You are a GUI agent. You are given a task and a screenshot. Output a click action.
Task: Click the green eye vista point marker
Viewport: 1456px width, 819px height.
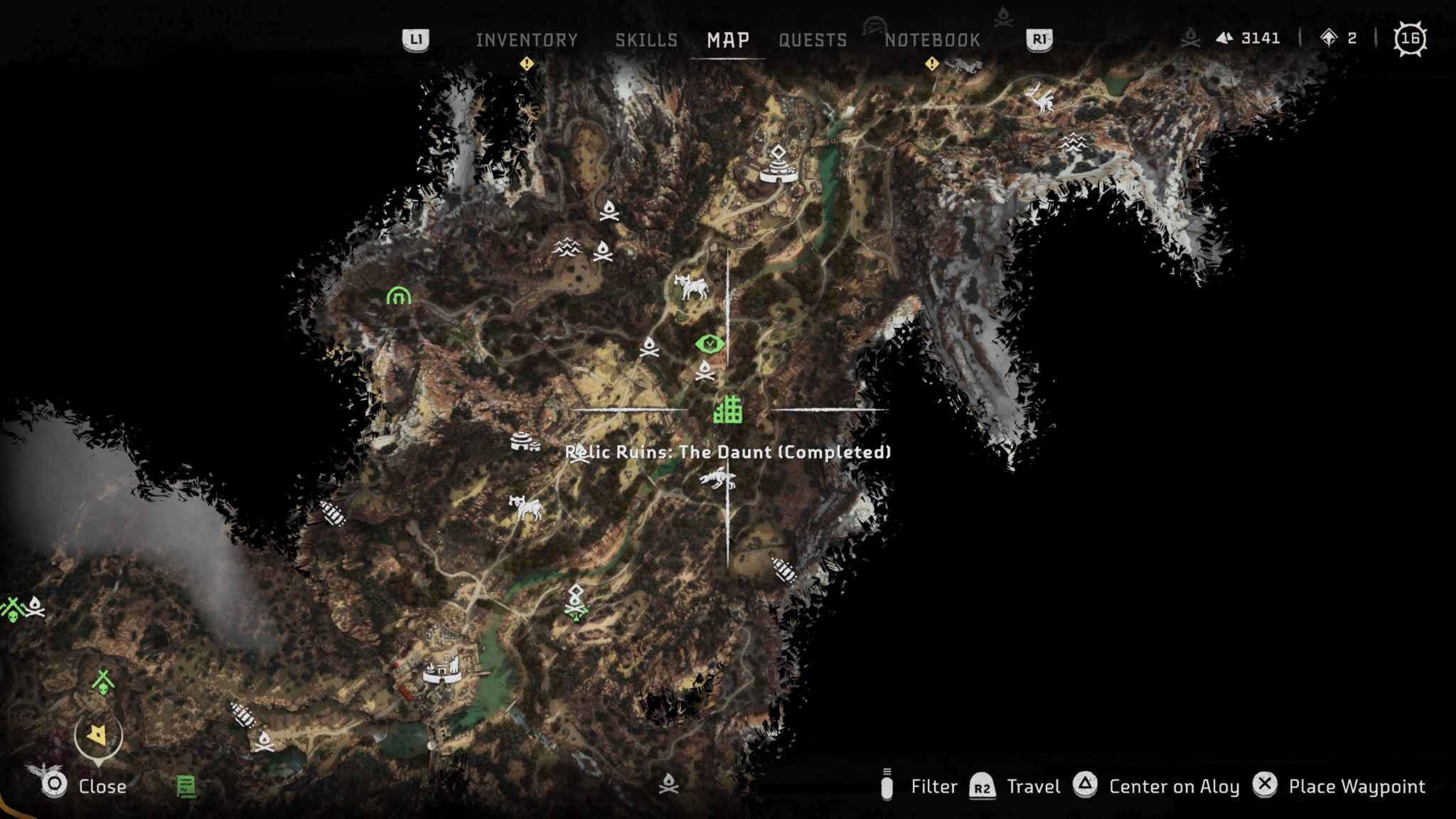point(710,344)
